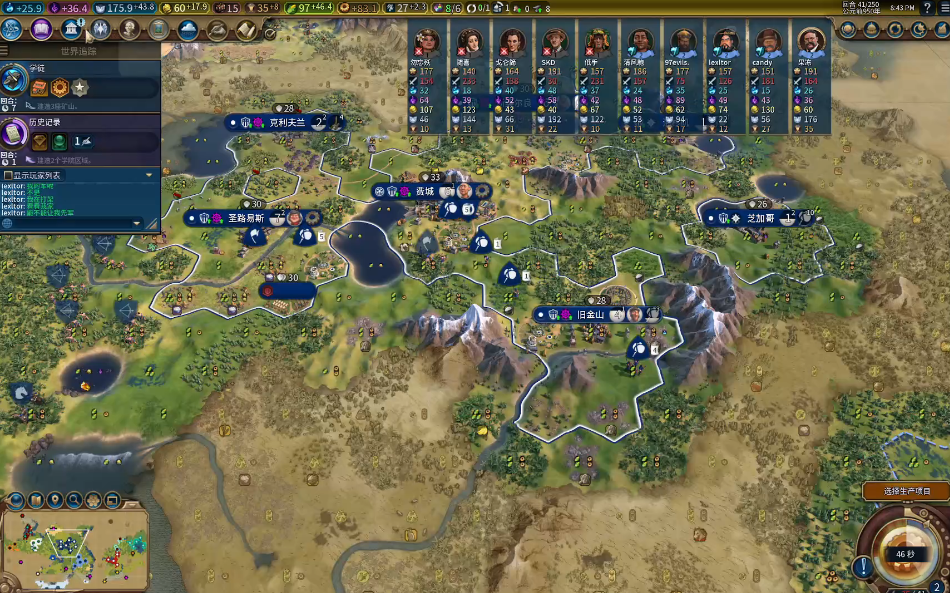Click leader portrait of player candy
The width and height of the screenshot is (950, 593).
point(768,42)
